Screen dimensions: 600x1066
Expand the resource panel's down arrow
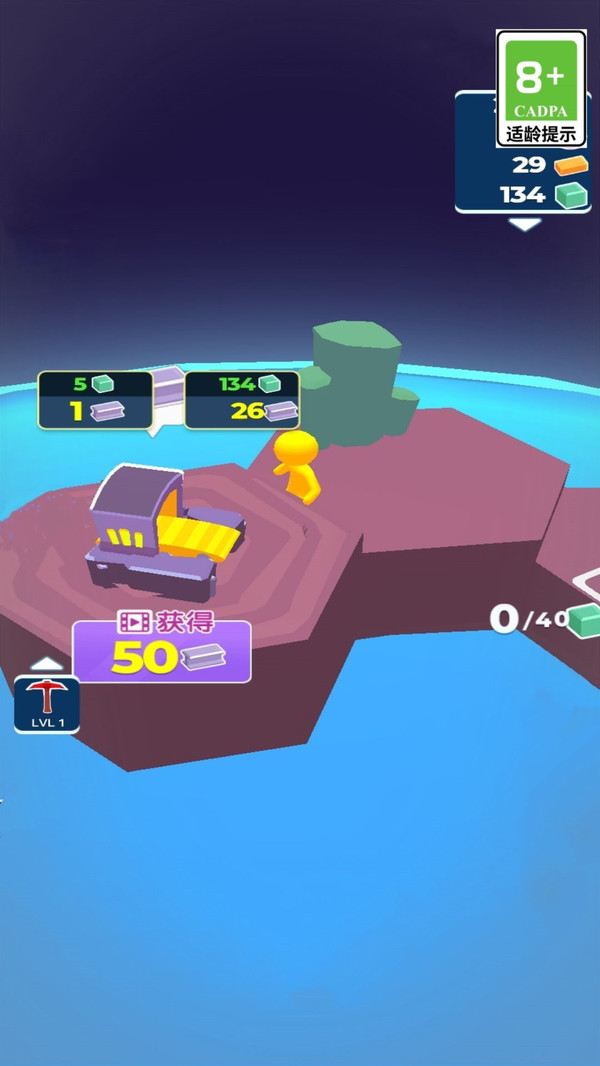pos(525,225)
